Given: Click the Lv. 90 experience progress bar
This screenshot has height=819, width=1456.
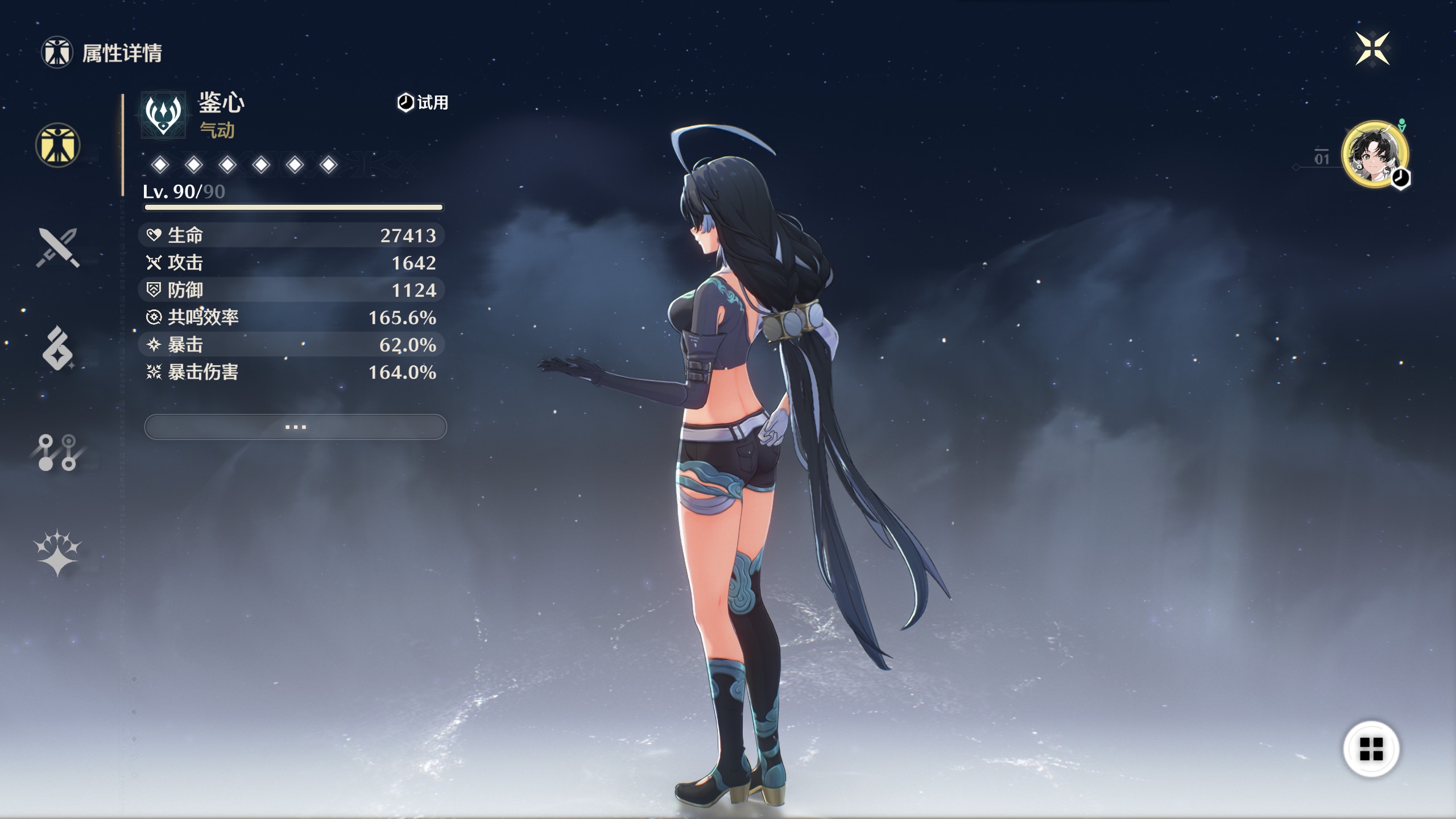Looking at the screenshot, I should 294,207.
